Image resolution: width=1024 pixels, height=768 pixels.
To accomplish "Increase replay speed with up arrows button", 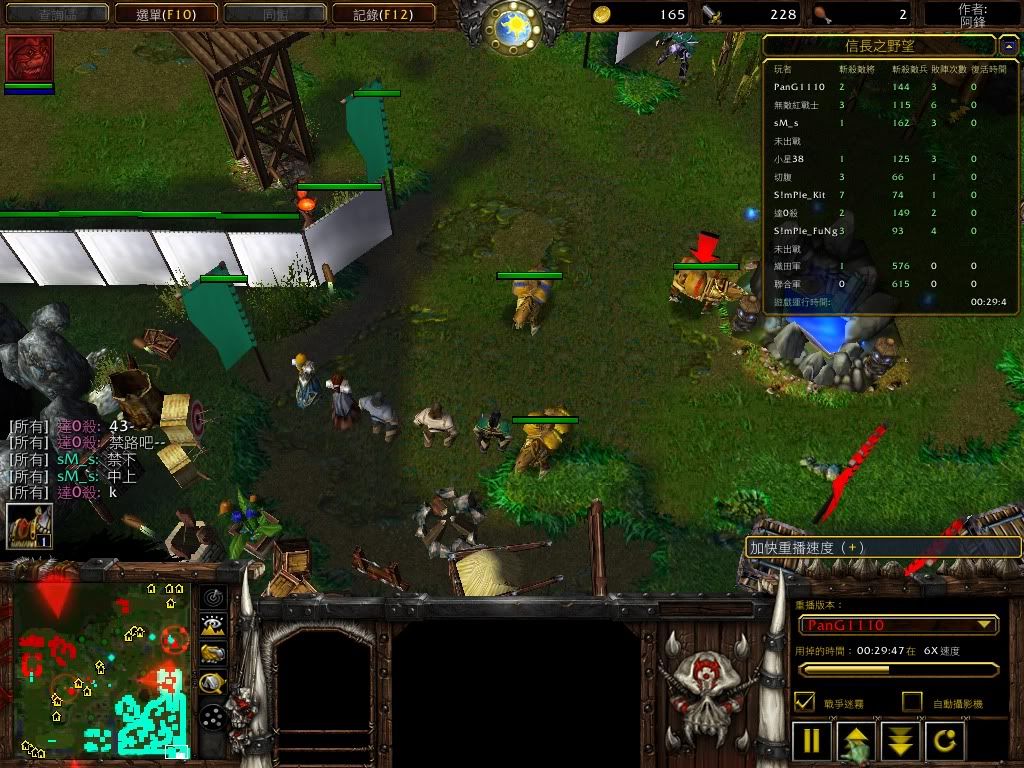I will point(857,741).
